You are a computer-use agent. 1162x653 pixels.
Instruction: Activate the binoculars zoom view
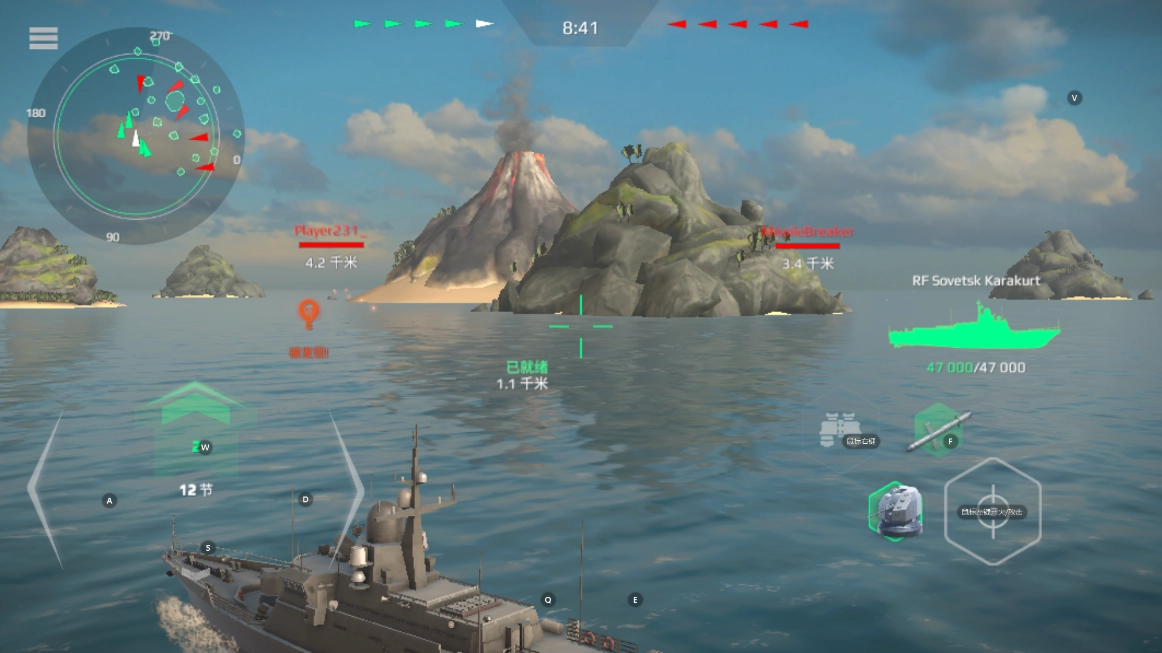point(840,430)
